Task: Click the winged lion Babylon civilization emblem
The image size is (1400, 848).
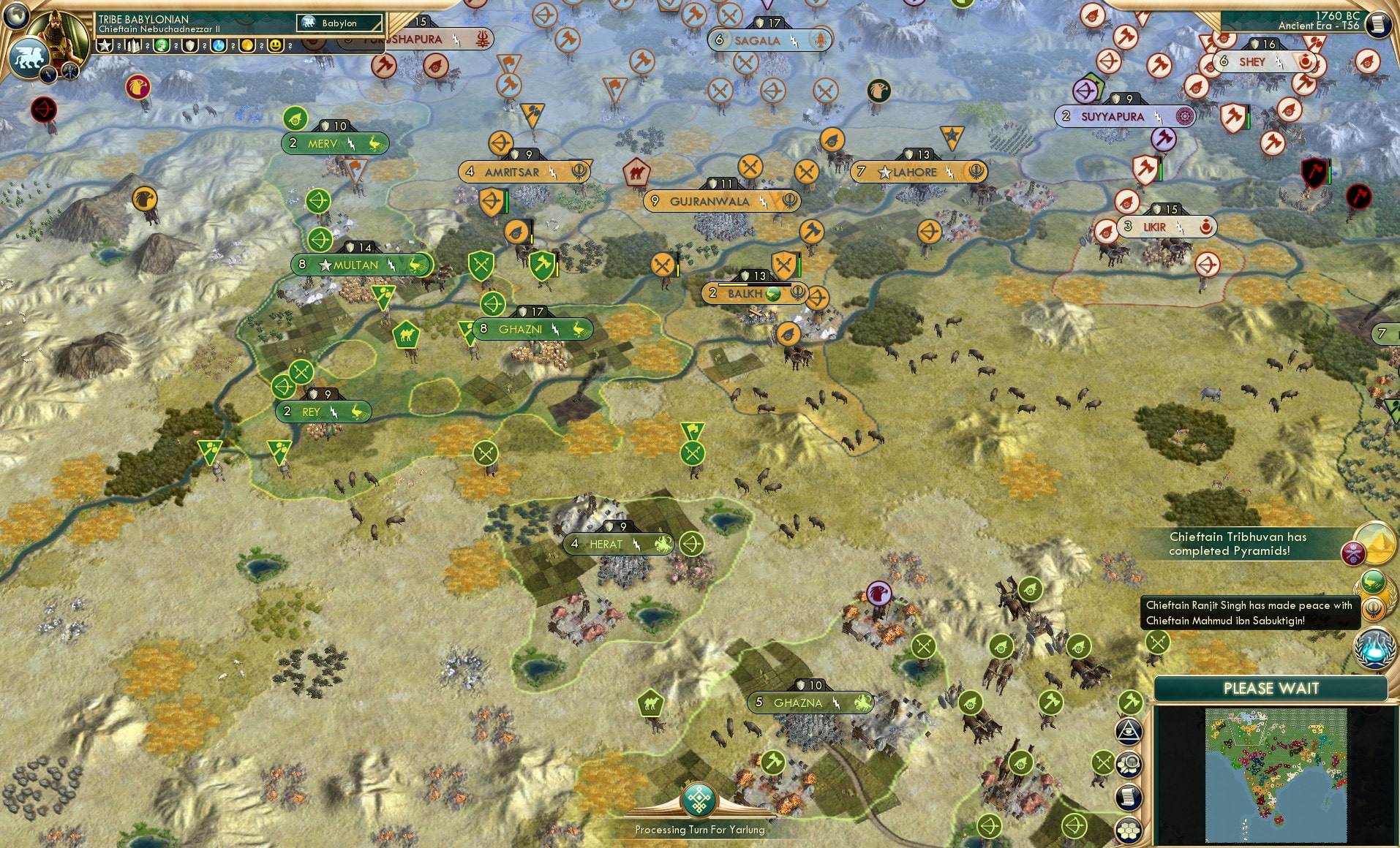Action: [x=30, y=56]
